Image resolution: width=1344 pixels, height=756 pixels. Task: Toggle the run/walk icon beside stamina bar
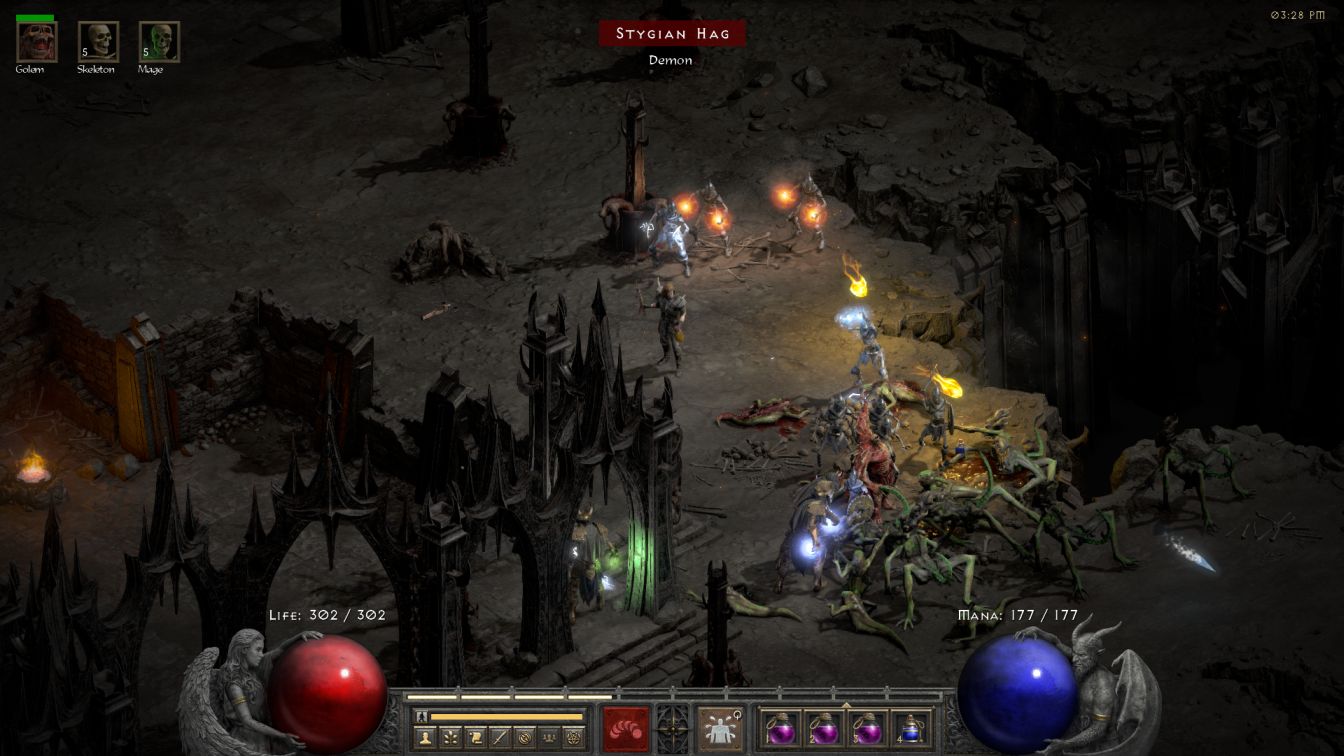pyautogui.click(x=422, y=716)
